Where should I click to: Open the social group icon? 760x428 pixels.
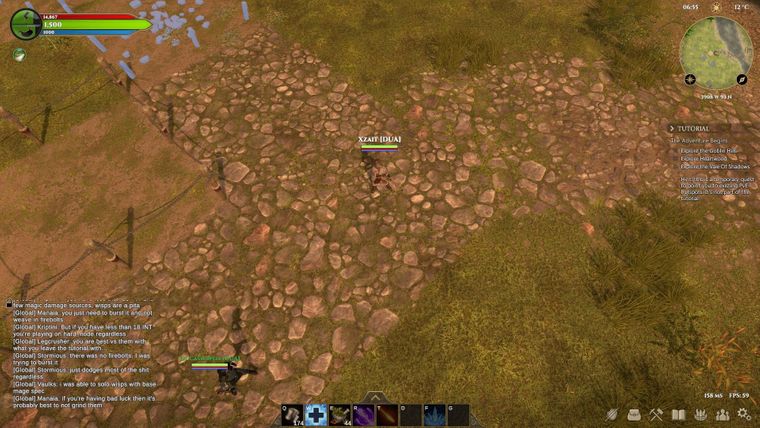pos(722,414)
